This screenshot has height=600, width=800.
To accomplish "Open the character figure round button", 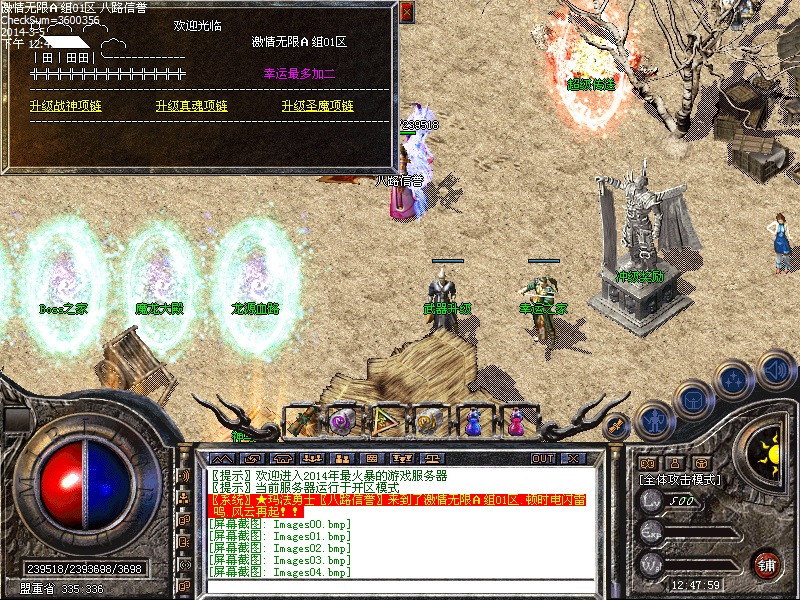I will (x=652, y=420).
